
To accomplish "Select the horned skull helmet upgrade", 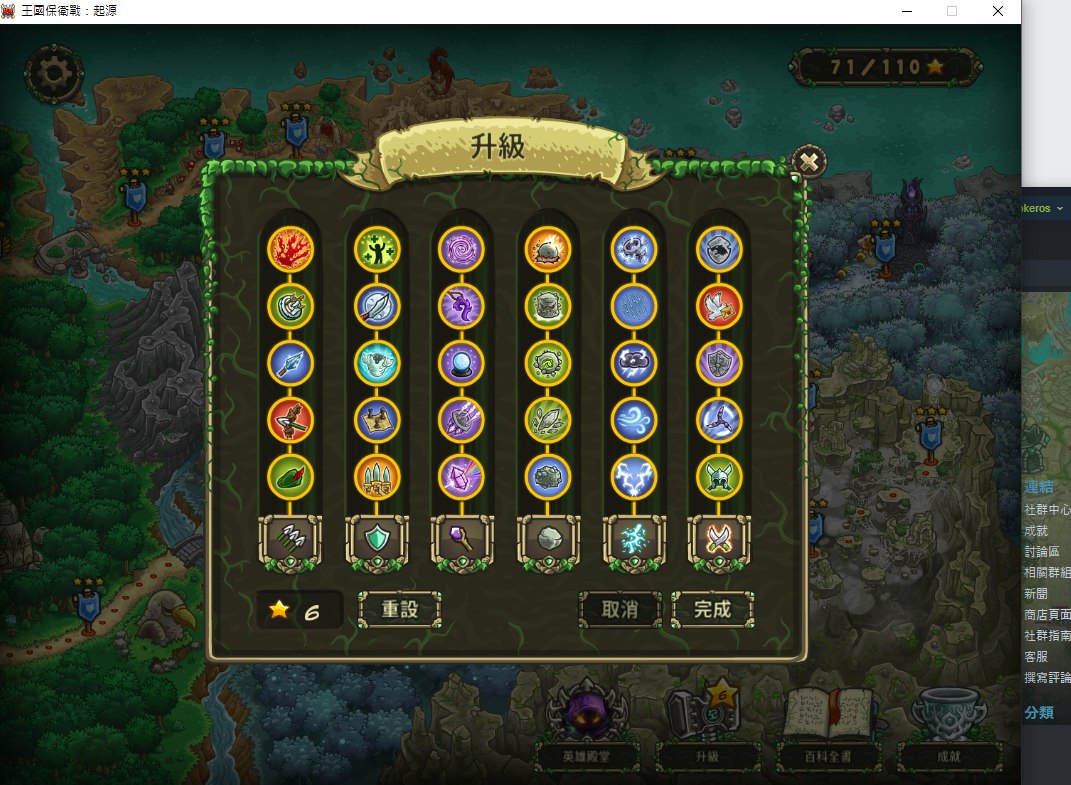I will coord(720,477).
